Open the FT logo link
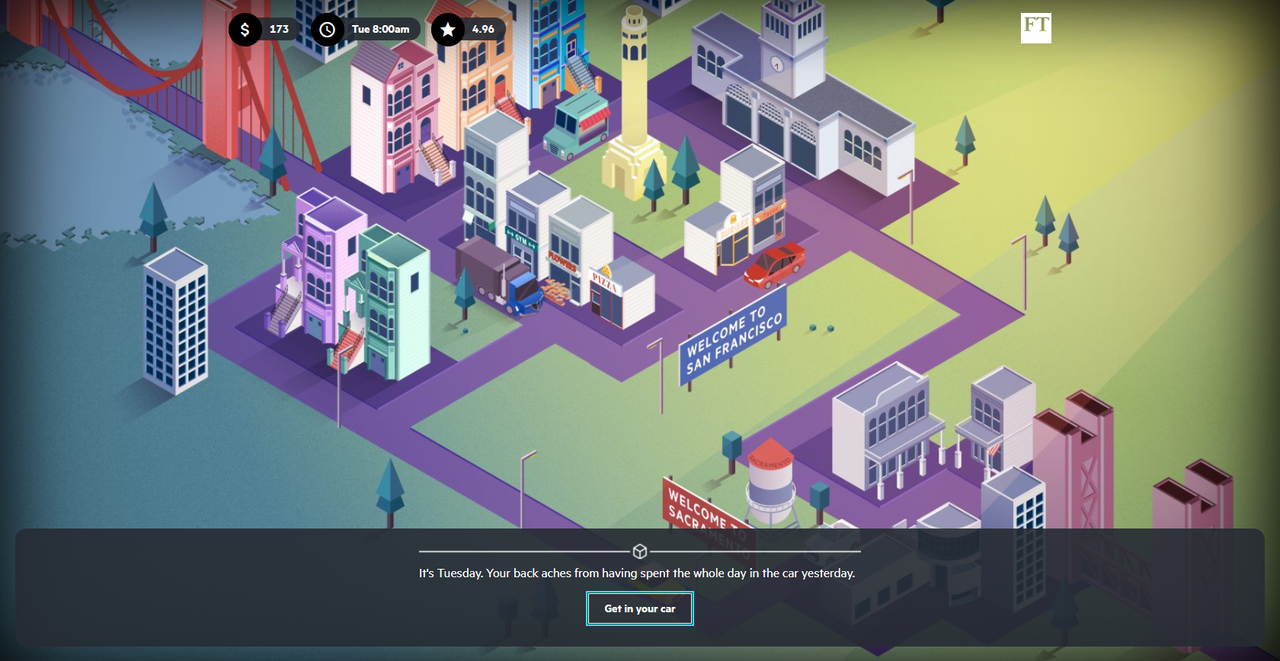 [1036, 28]
